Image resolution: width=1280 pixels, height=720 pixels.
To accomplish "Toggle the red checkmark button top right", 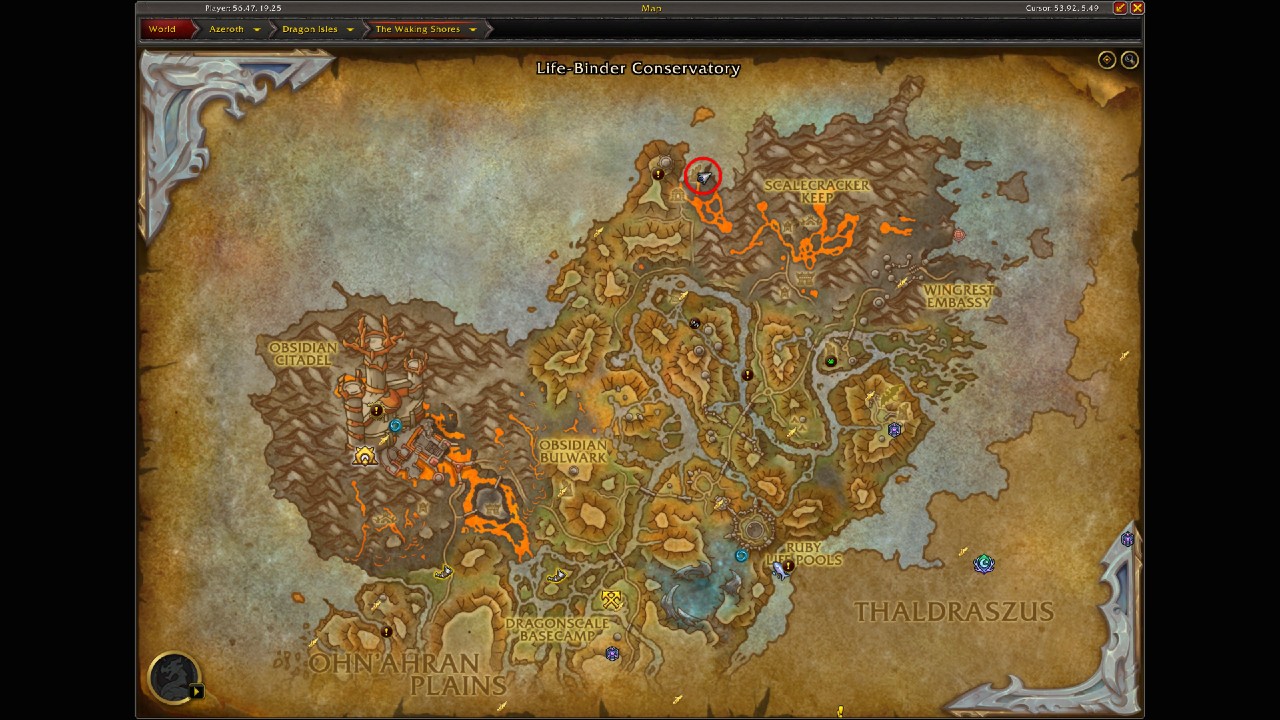I will tap(1121, 8).
